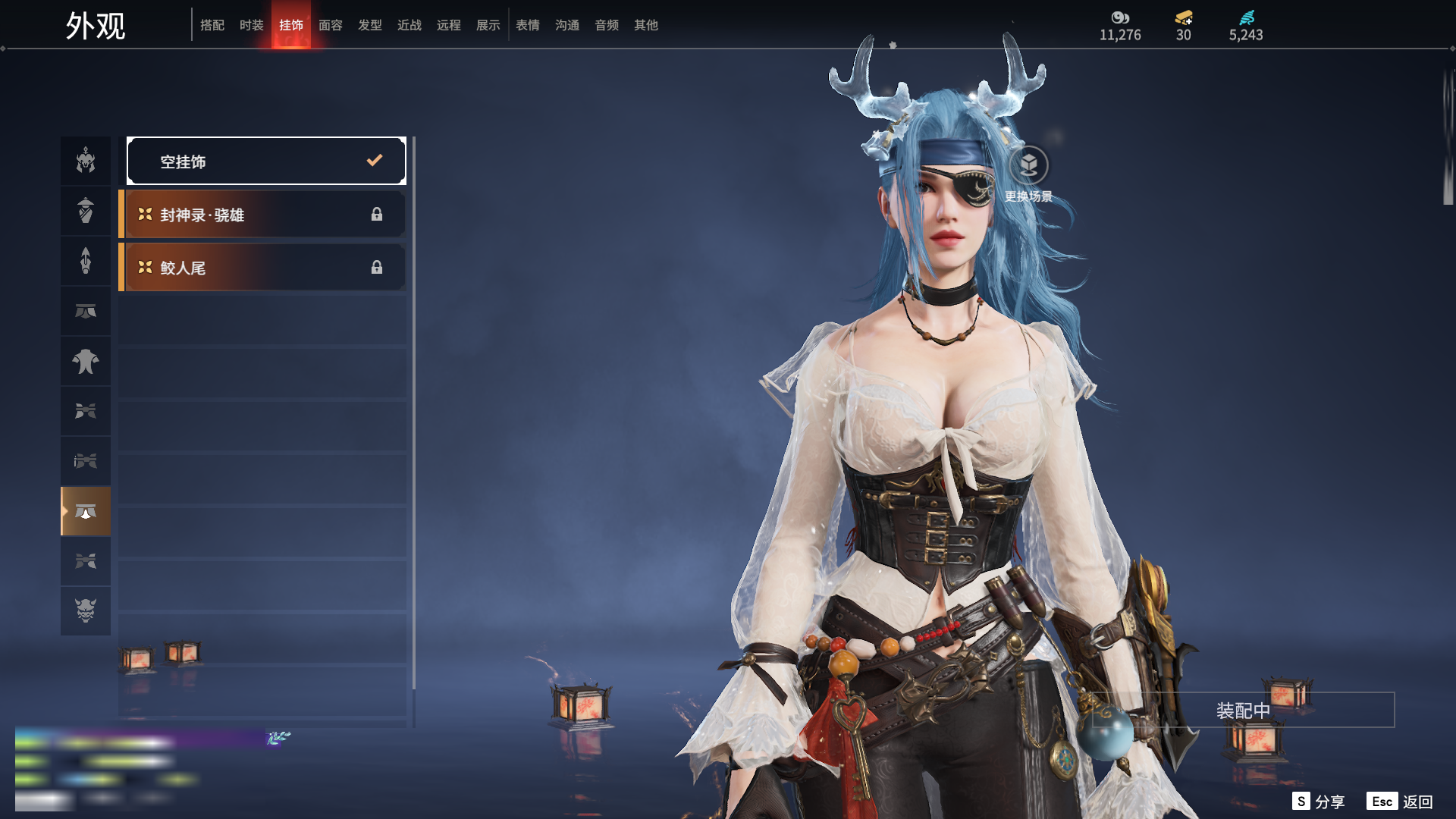Choose the 空挂饰 empty accessory entry
Viewport: 1456px width, 819px height.
pos(266,161)
